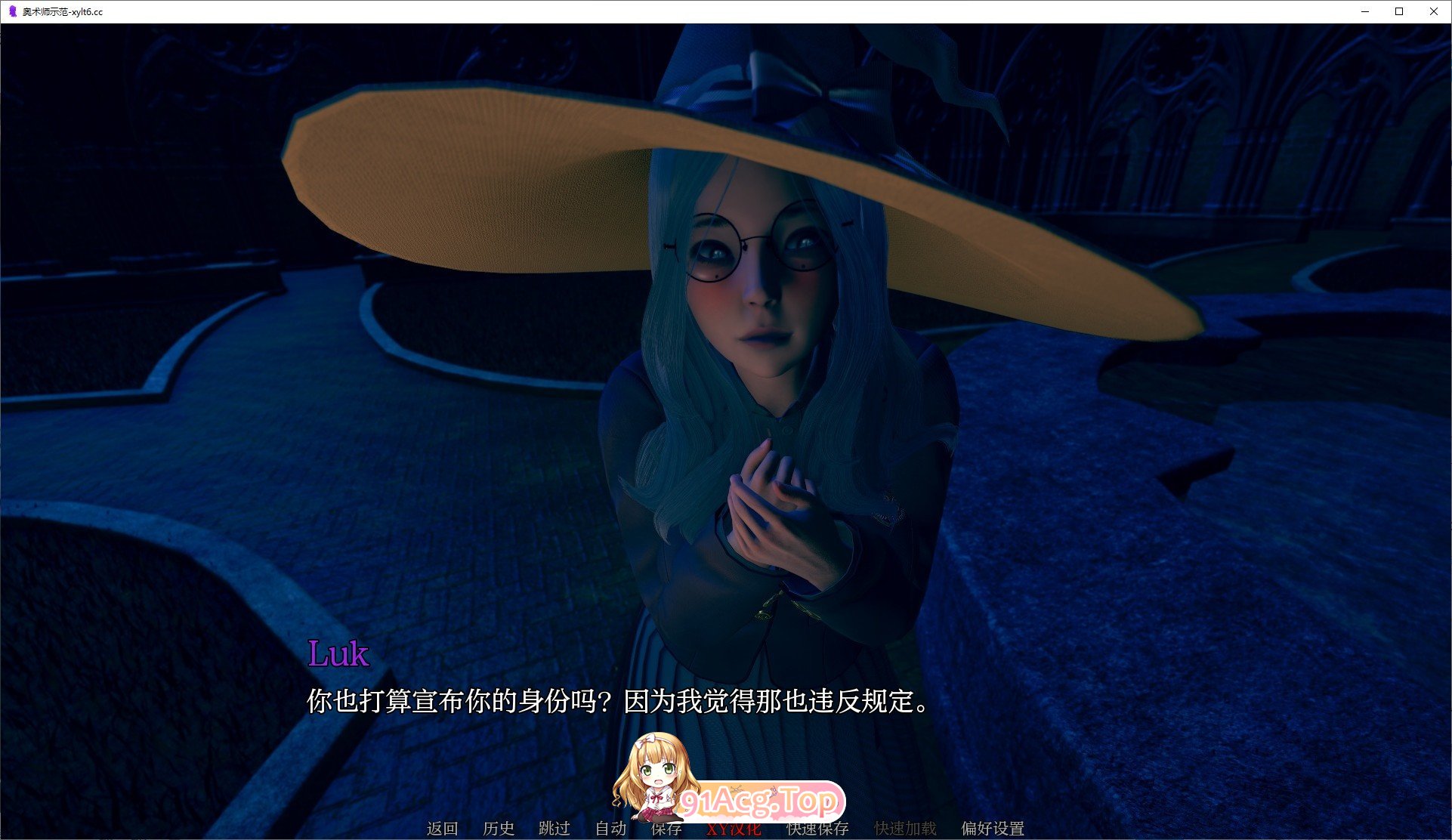Select 保存 to store progress
The height and width of the screenshot is (840, 1452).
coord(666,829)
